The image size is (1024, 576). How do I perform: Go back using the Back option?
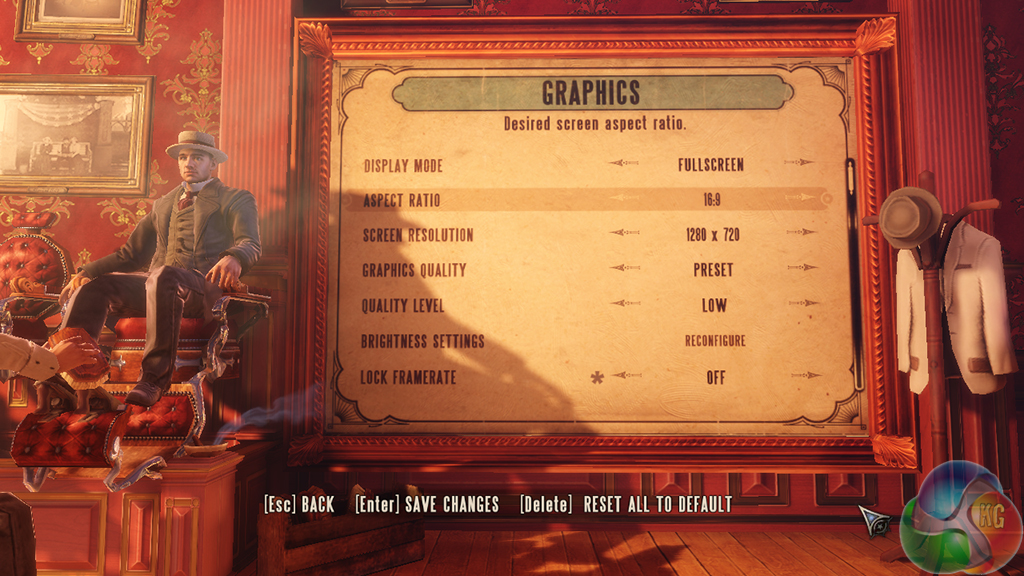[299, 505]
